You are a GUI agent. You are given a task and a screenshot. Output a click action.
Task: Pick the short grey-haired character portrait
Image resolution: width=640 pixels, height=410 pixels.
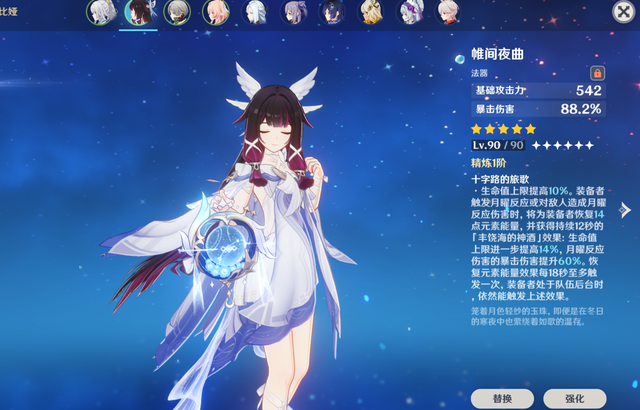(177, 12)
